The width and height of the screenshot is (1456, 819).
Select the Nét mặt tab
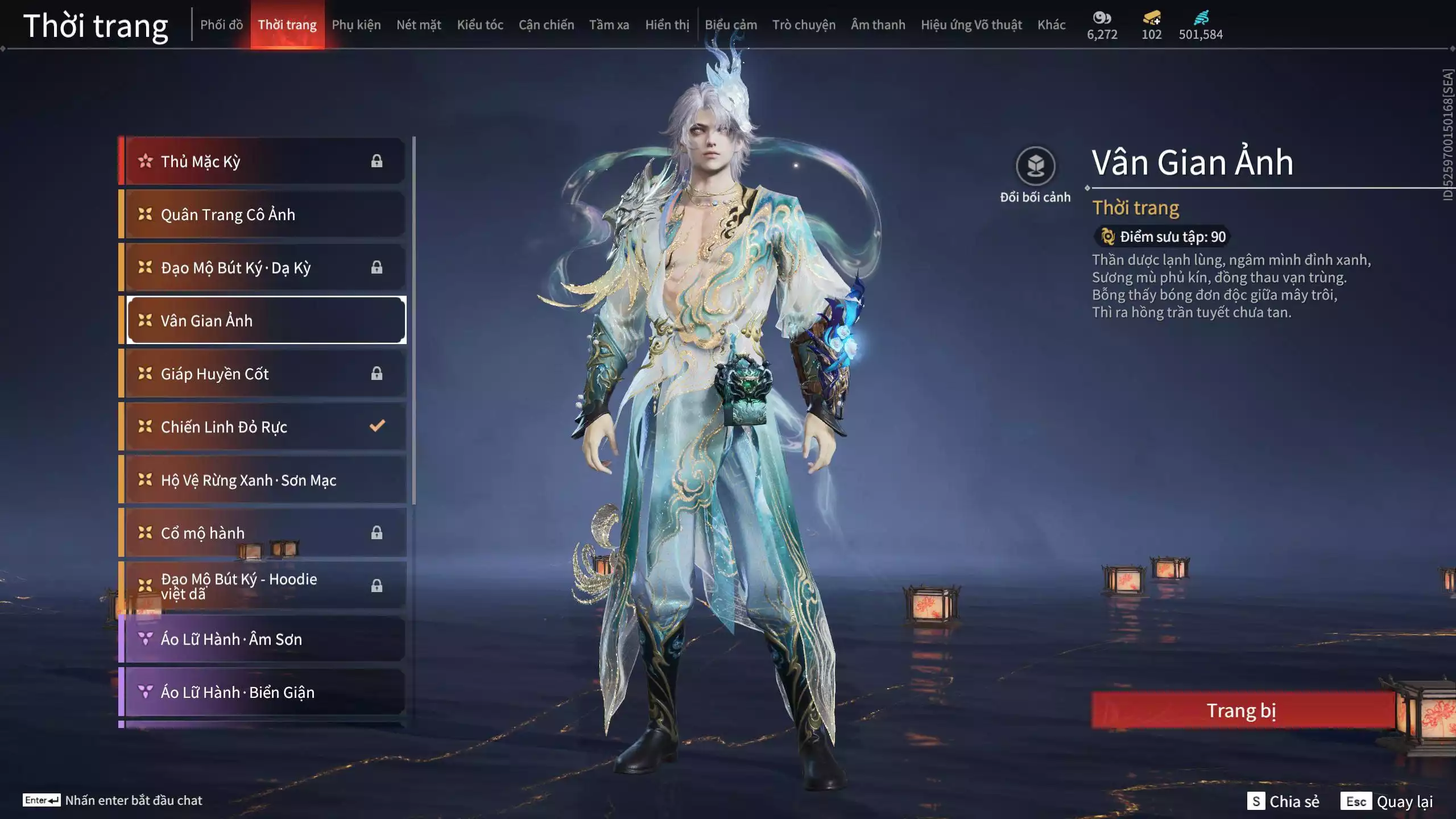pos(419,24)
